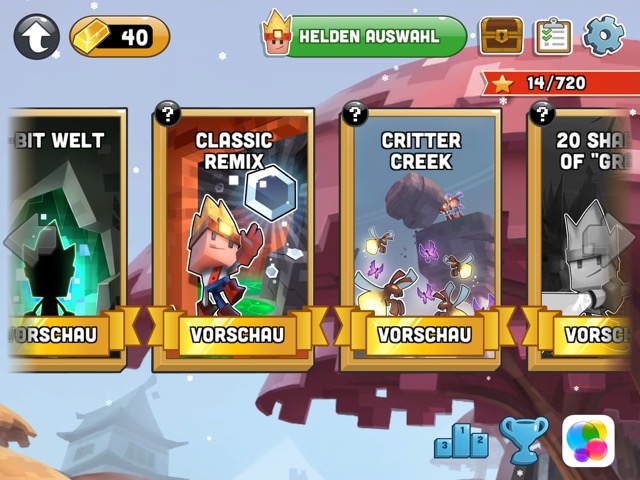Screen dimensions: 640x480
Task: Show the clipboard checklist of missions
Action: pyautogui.click(x=552, y=36)
